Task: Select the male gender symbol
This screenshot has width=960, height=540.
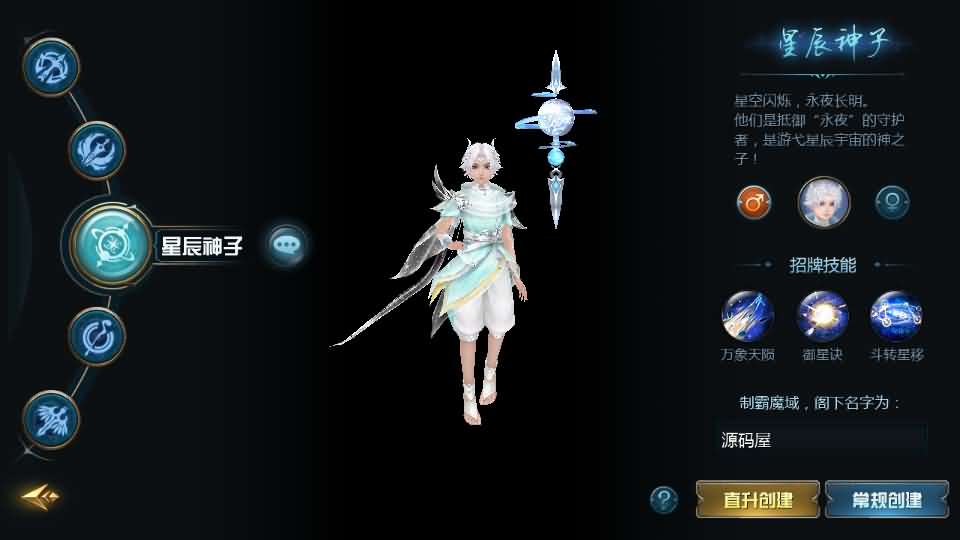Action: pyautogui.click(x=754, y=202)
